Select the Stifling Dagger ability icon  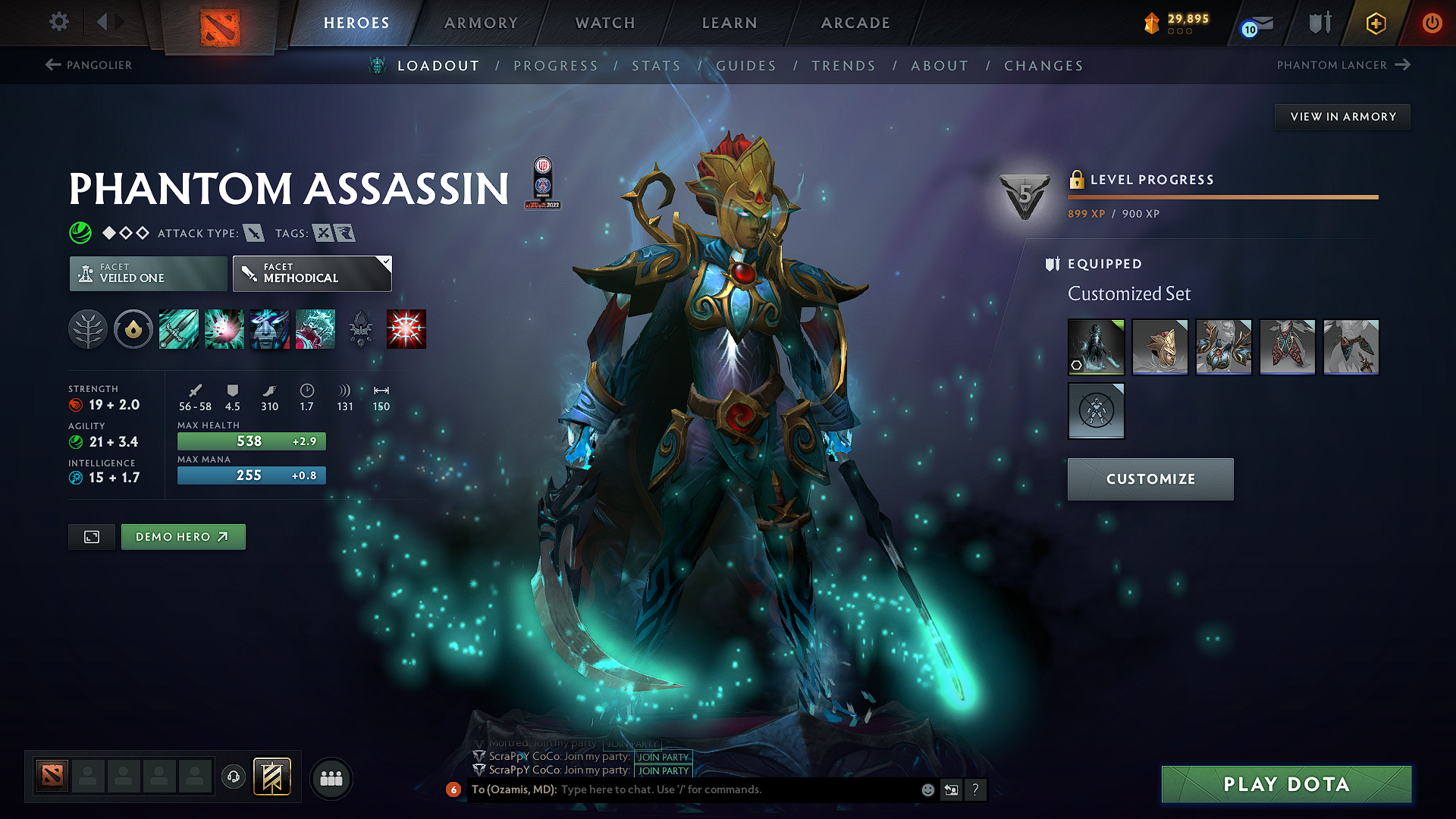click(178, 329)
